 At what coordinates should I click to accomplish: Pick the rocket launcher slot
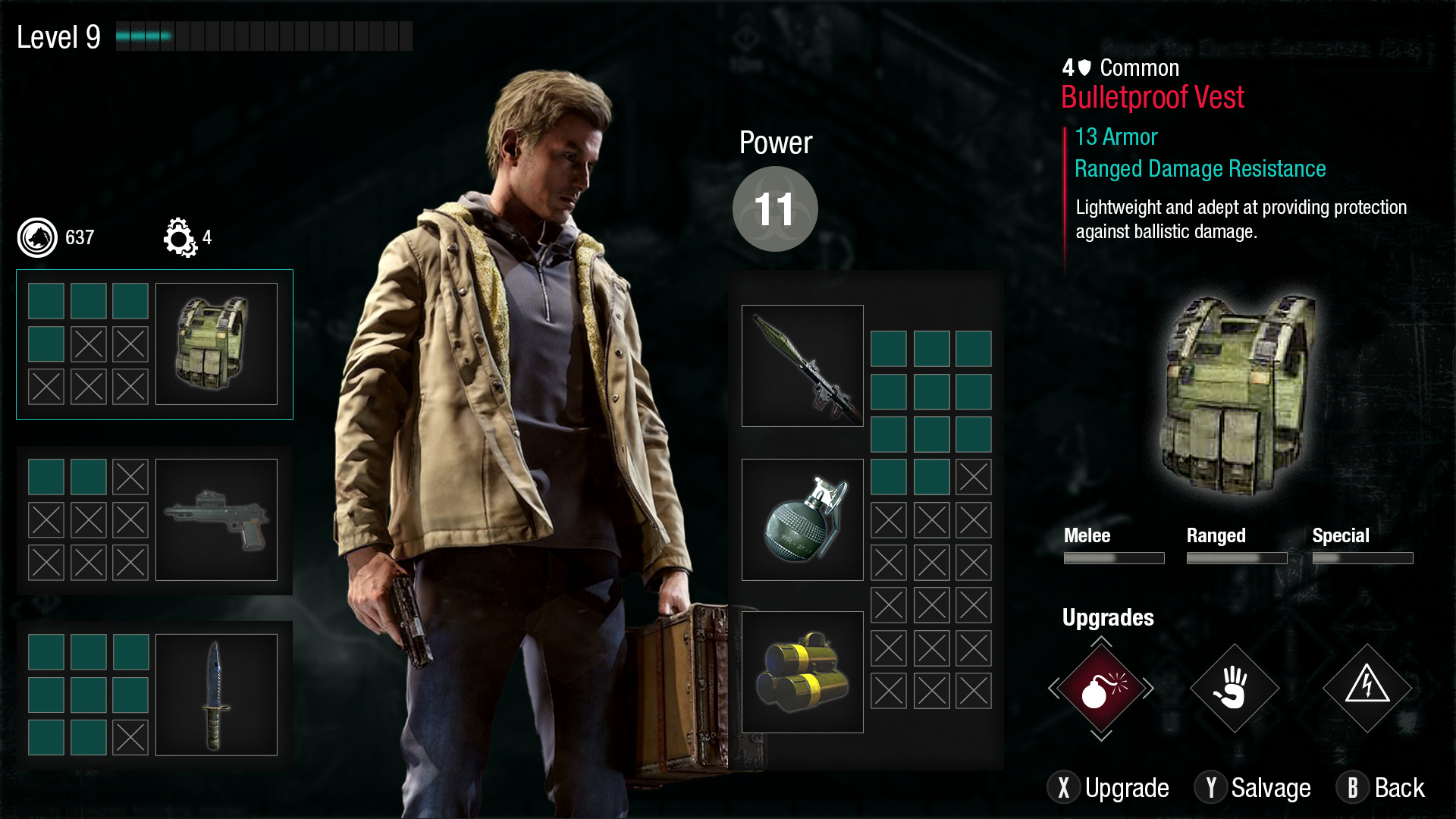tap(802, 366)
